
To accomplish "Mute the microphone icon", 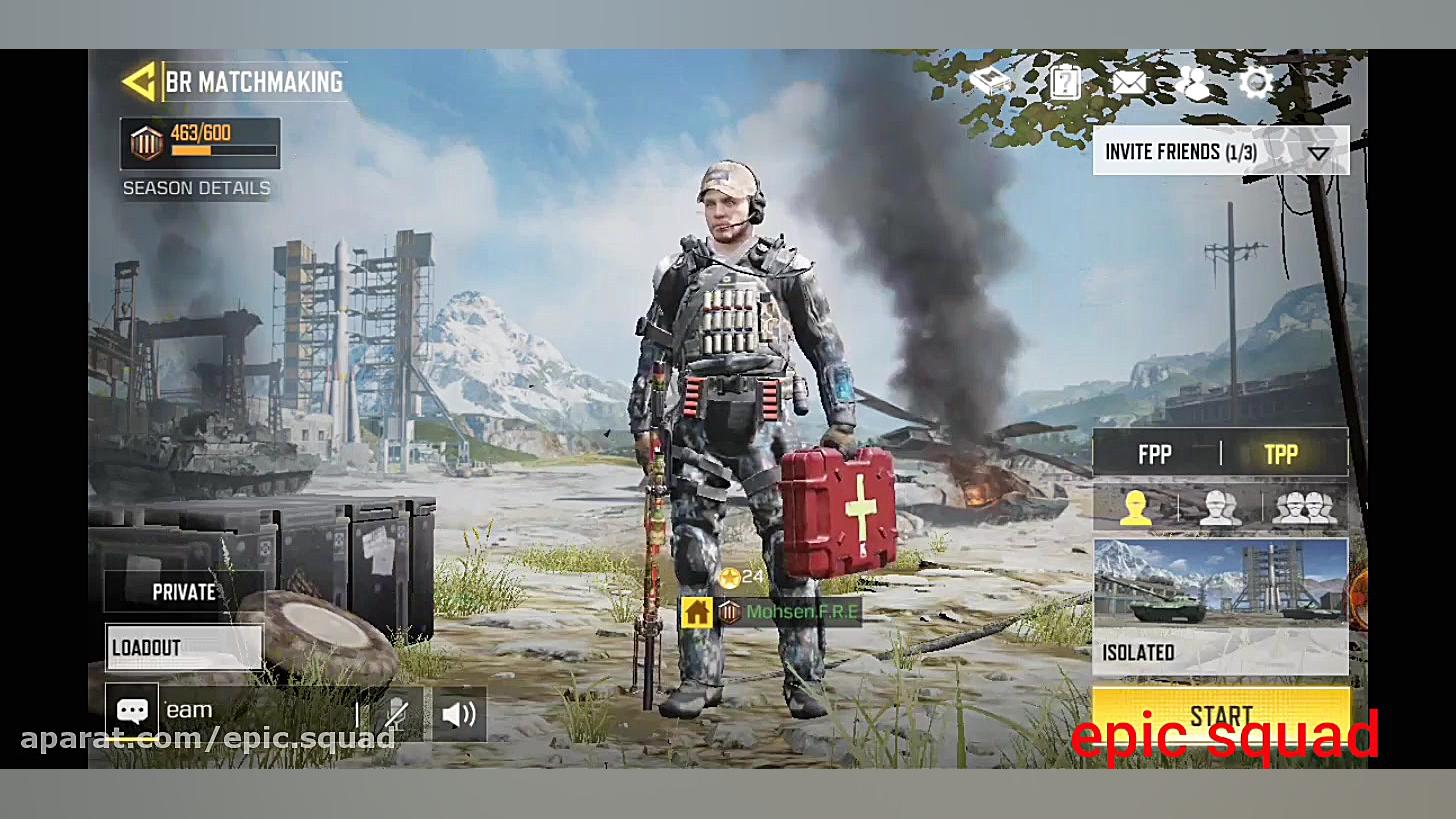I will (x=397, y=713).
